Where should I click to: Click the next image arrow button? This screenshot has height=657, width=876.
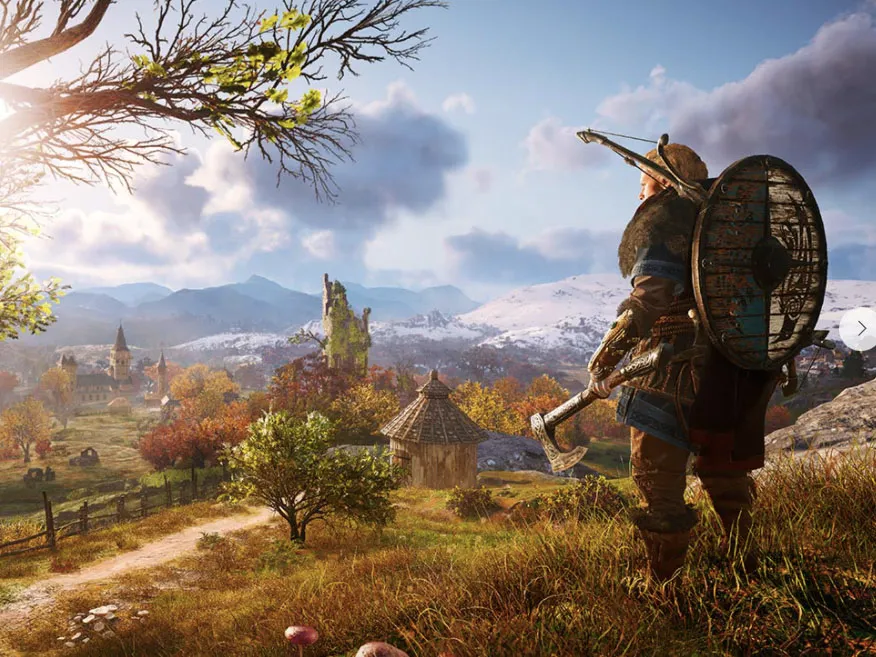859,328
